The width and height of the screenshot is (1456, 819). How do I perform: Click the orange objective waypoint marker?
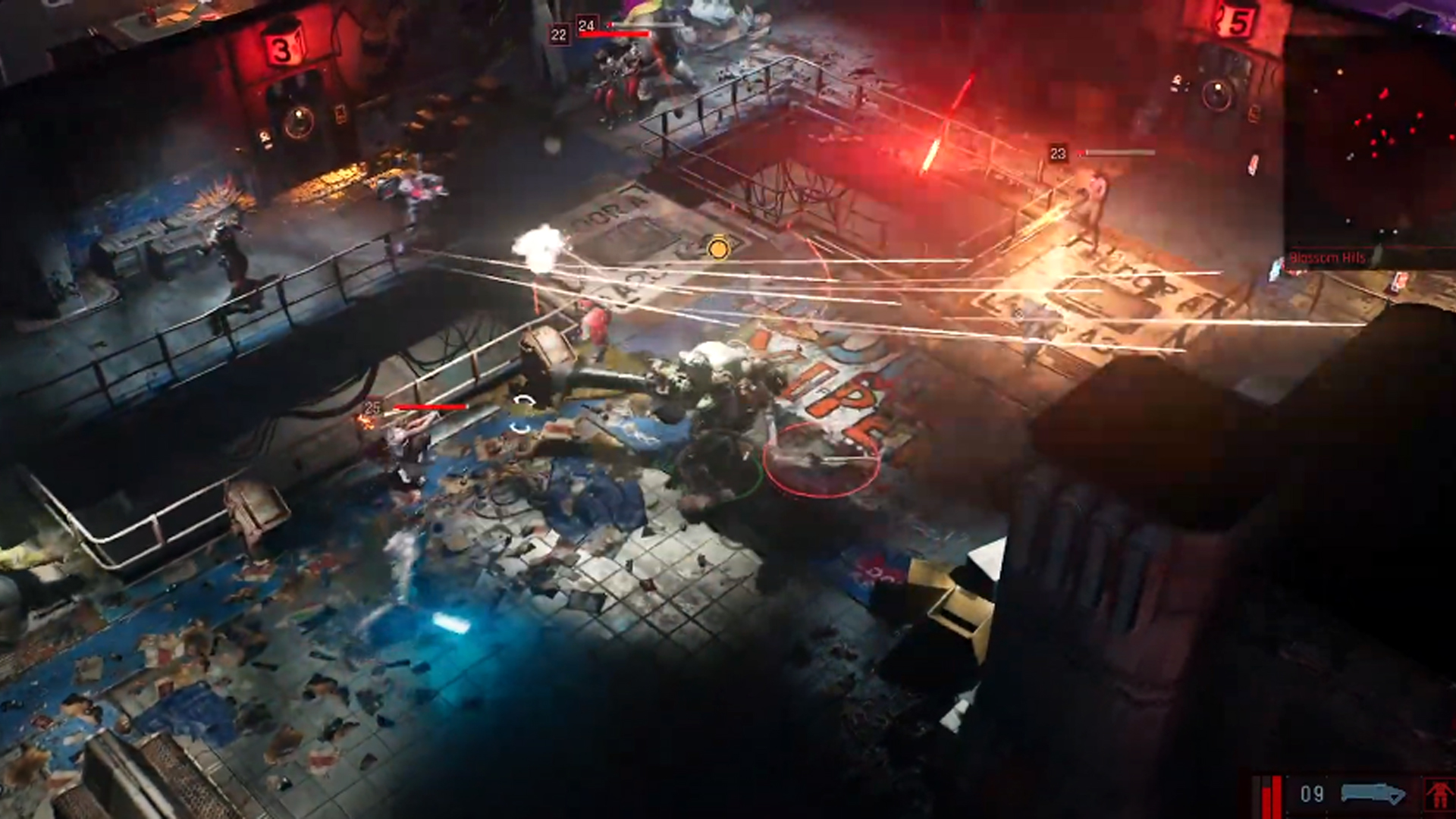click(717, 248)
